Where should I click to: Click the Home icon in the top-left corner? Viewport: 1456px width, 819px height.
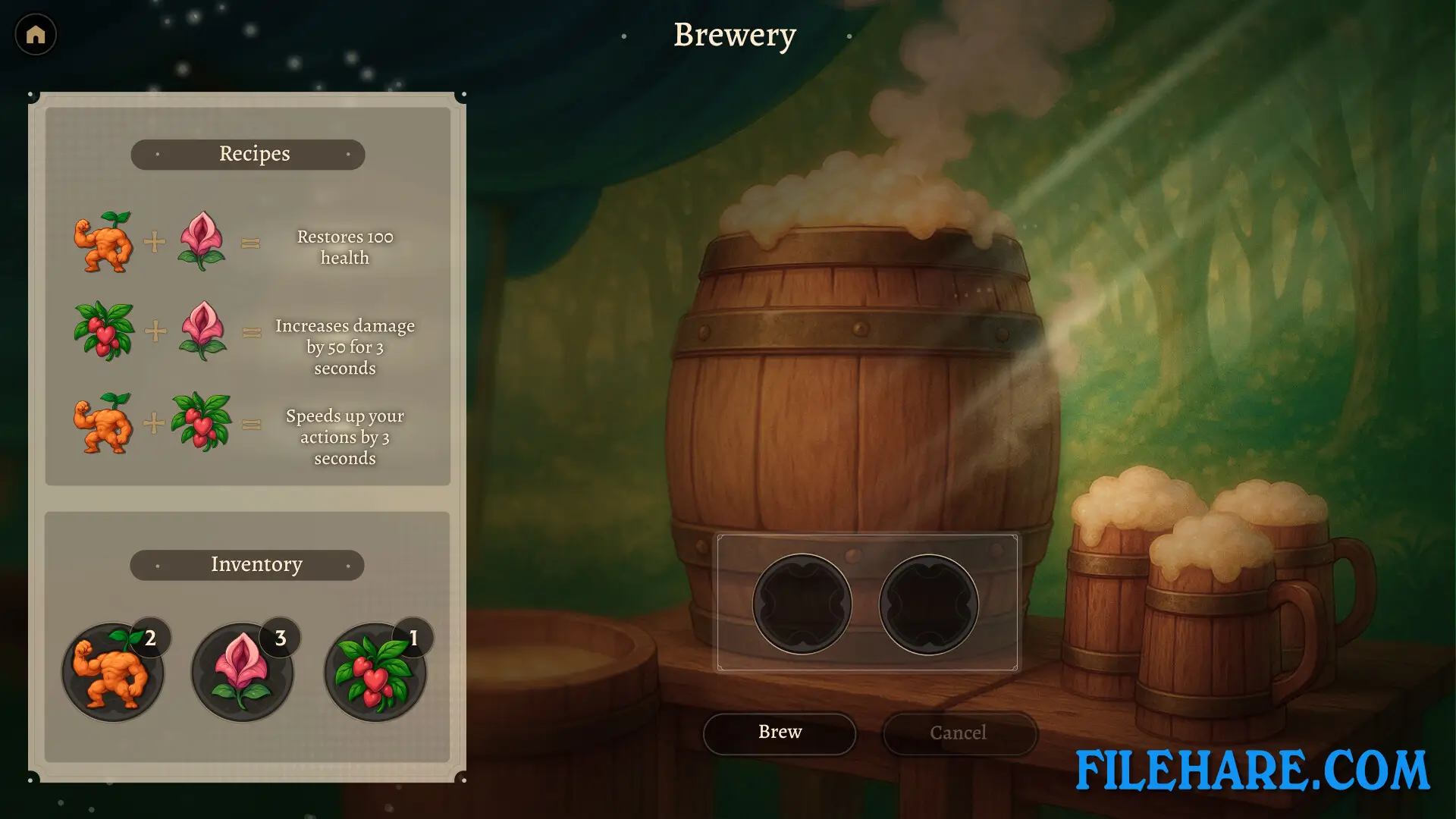tap(36, 34)
